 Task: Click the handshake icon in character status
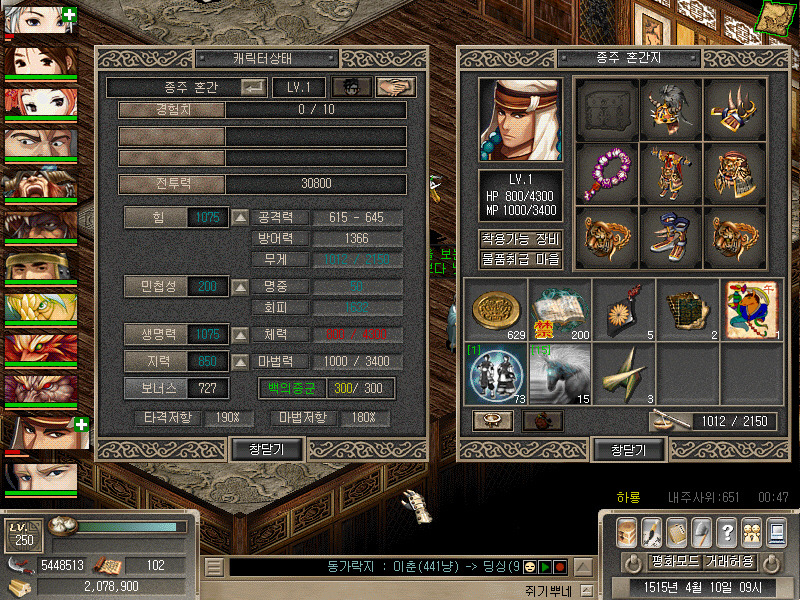(x=395, y=88)
